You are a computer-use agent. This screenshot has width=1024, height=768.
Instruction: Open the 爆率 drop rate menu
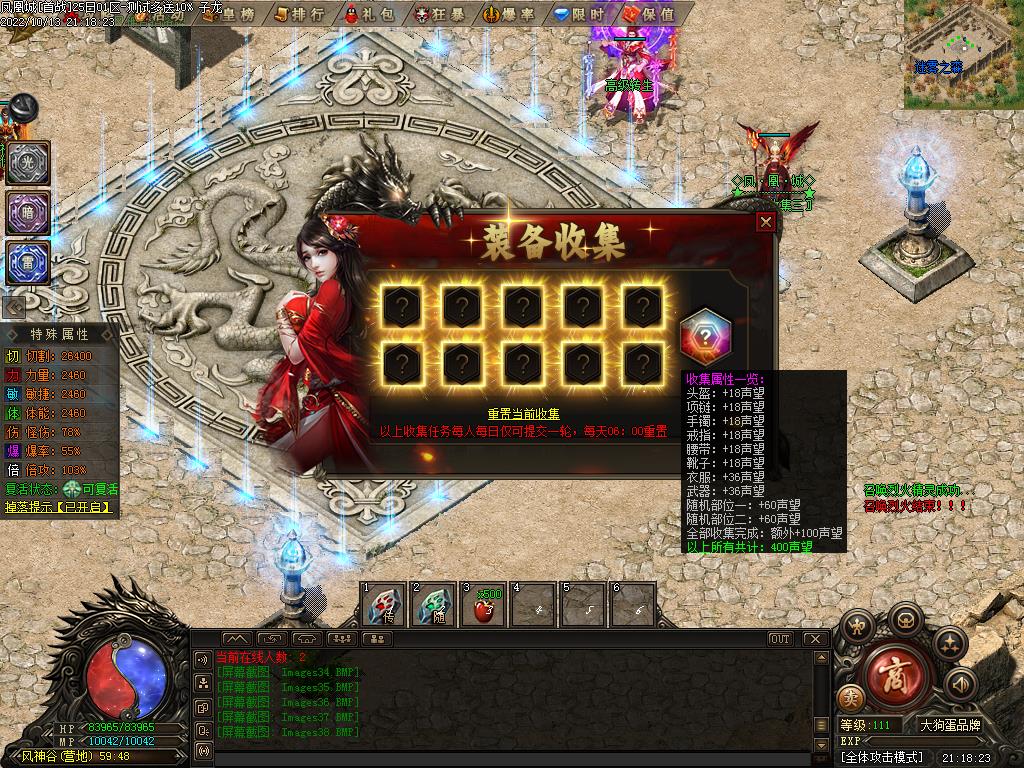click(509, 14)
